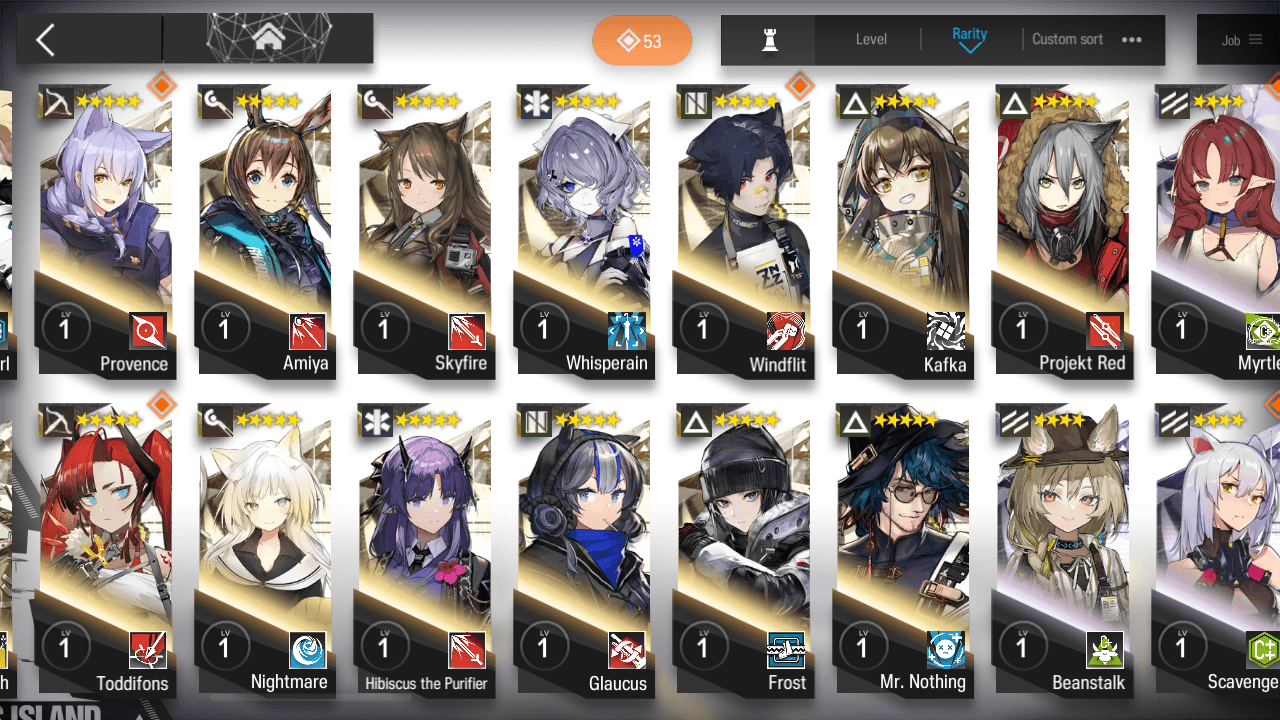The width and height of the screenshot is (1280, 720).
Task: Select the Nightmare operator card
Action: click(265, 550)
